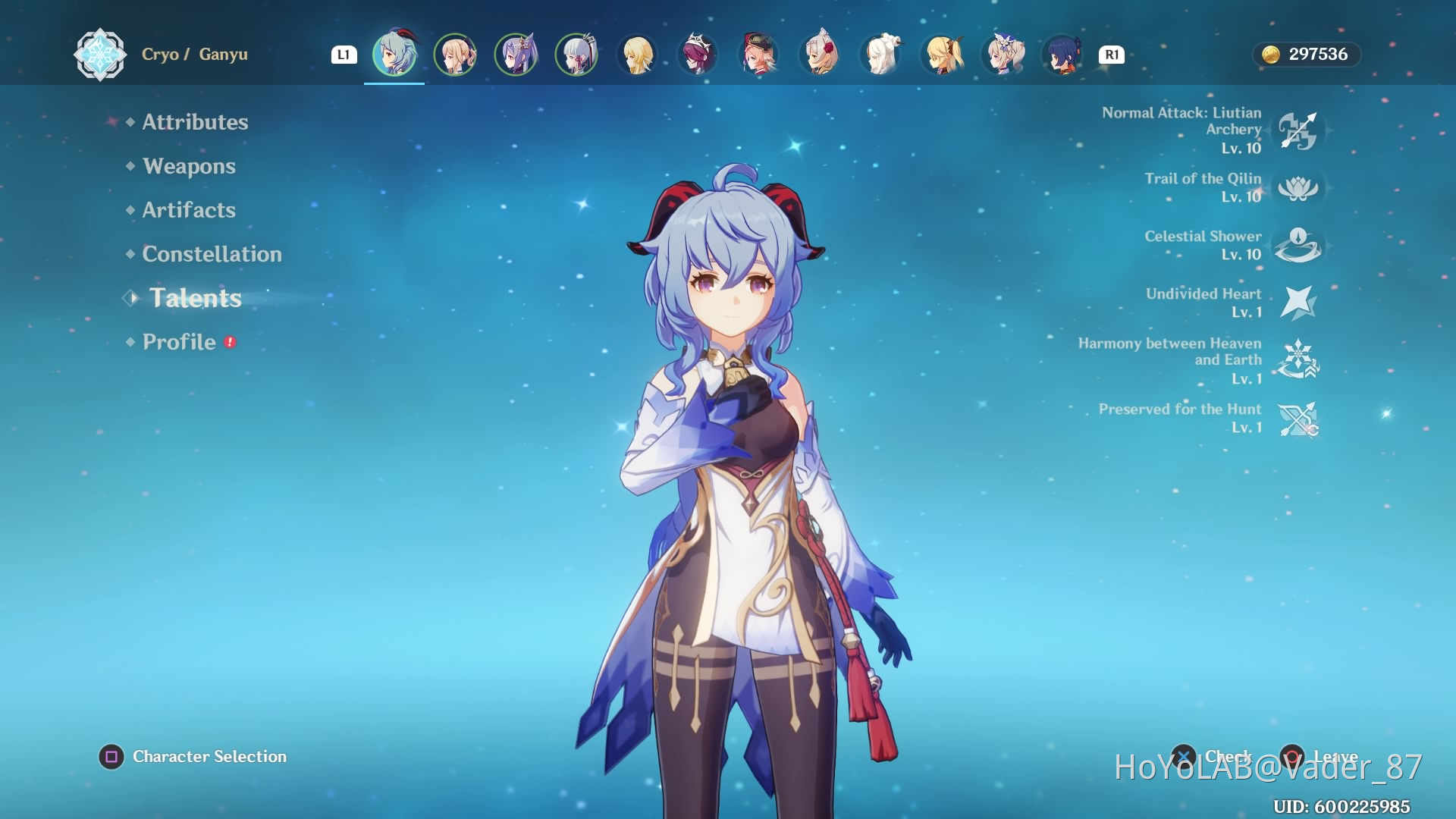Select Noelle's portrait with the red rose
The width and height of the screenshot is (1456, 819).
pyautogui.click(x=820, y=55)
